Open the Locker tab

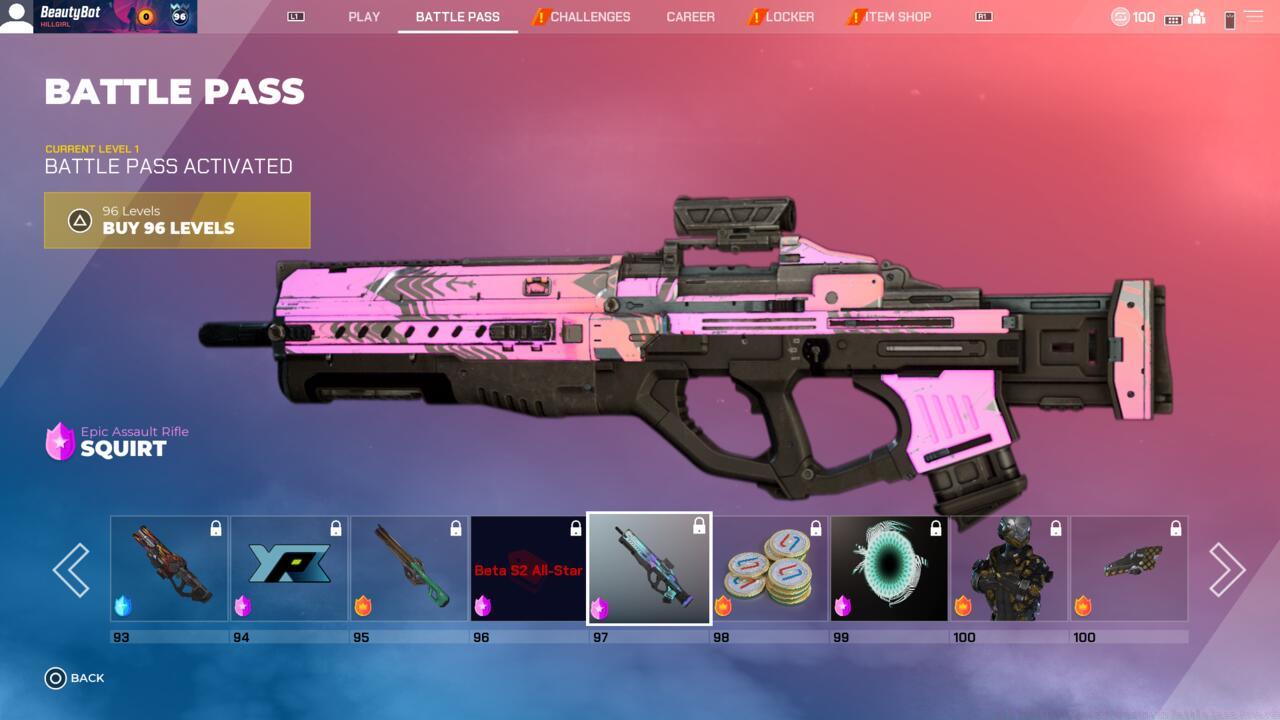789,17
